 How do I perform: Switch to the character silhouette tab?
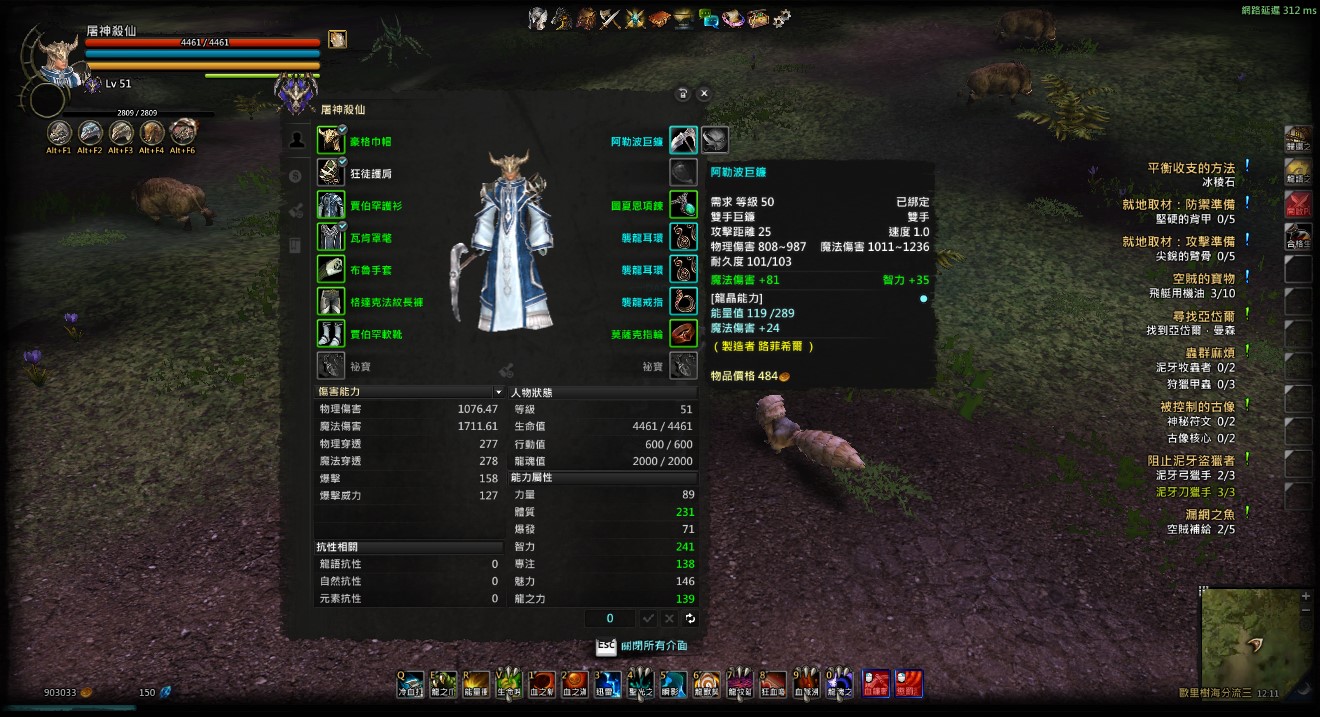296,140
